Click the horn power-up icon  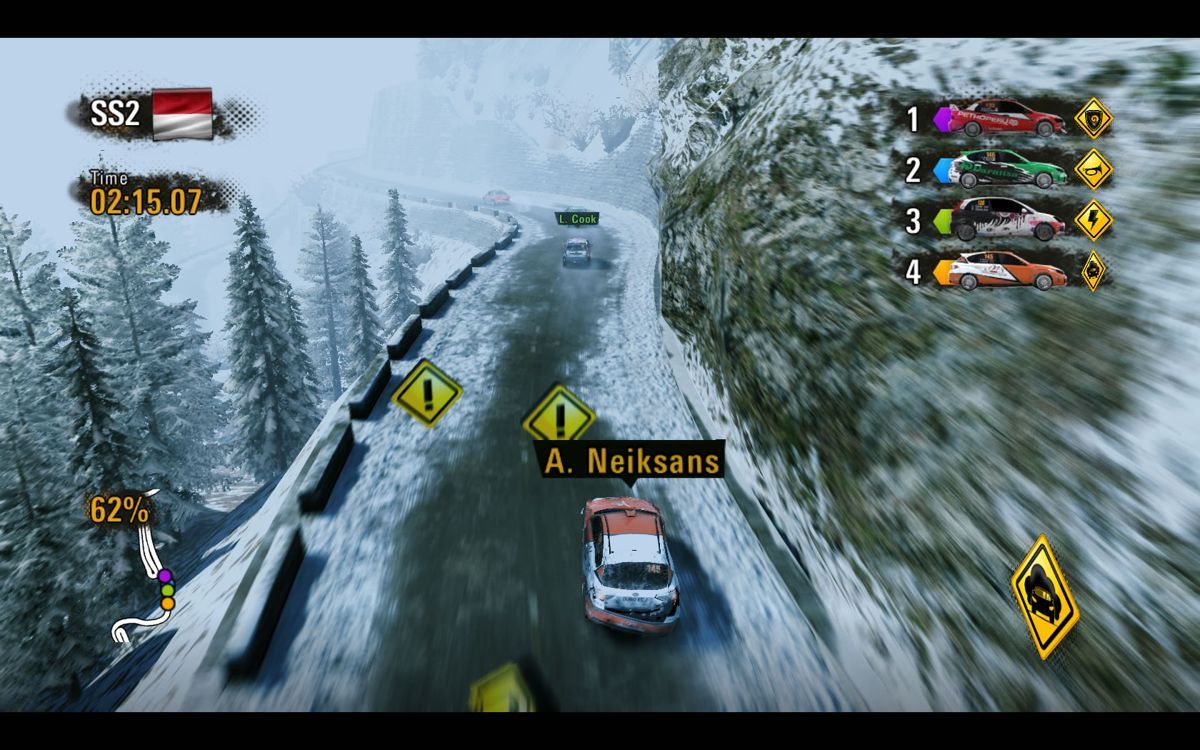(x=1093, y=169)
